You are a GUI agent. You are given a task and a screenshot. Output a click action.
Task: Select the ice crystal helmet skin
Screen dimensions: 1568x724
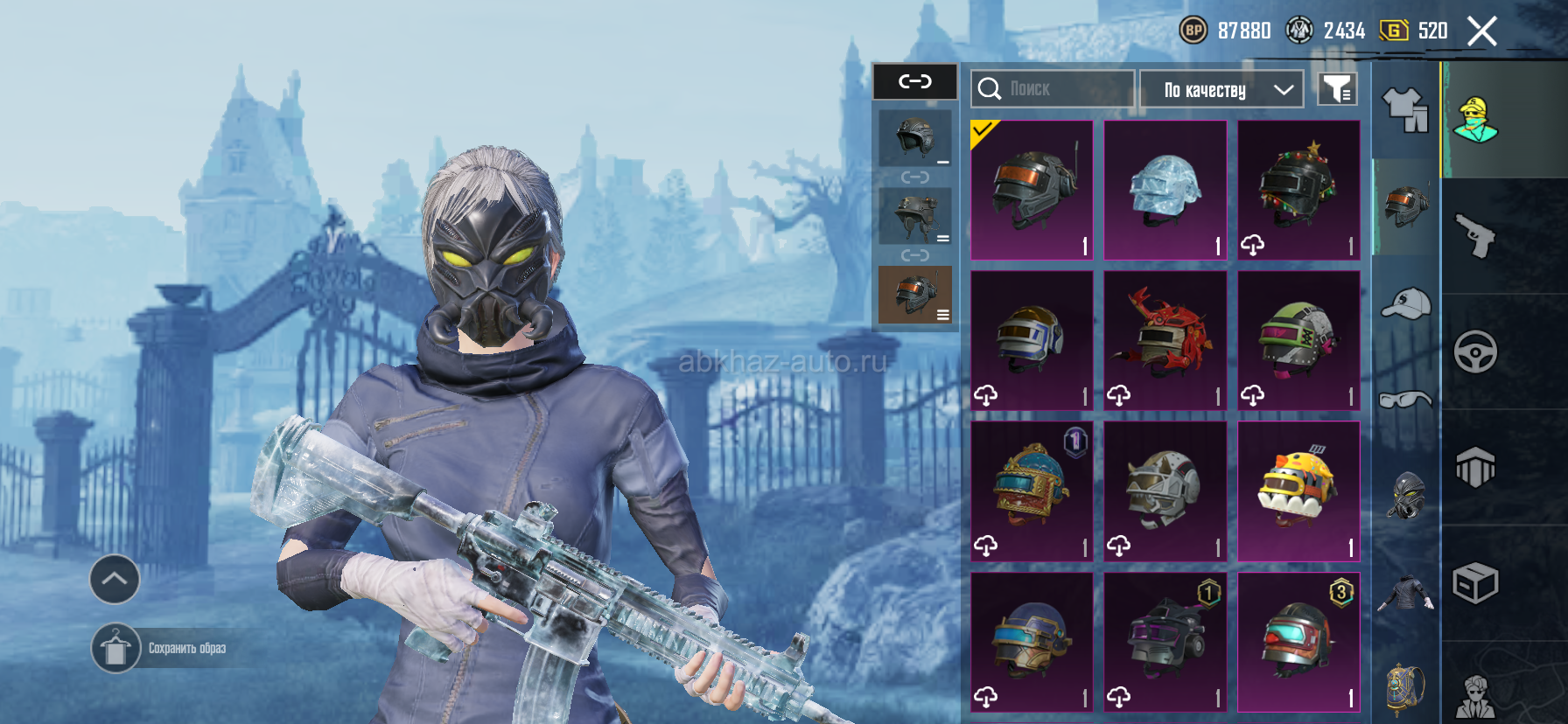coord(1165,191)
